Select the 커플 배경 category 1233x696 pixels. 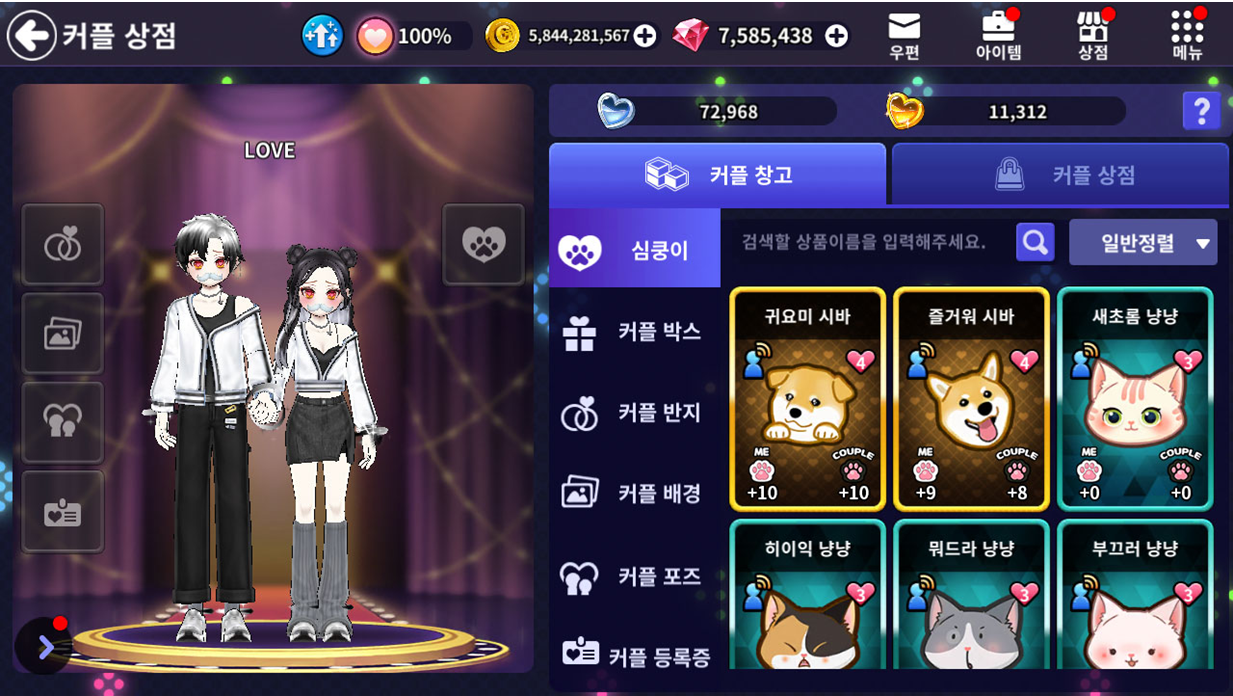635,493
